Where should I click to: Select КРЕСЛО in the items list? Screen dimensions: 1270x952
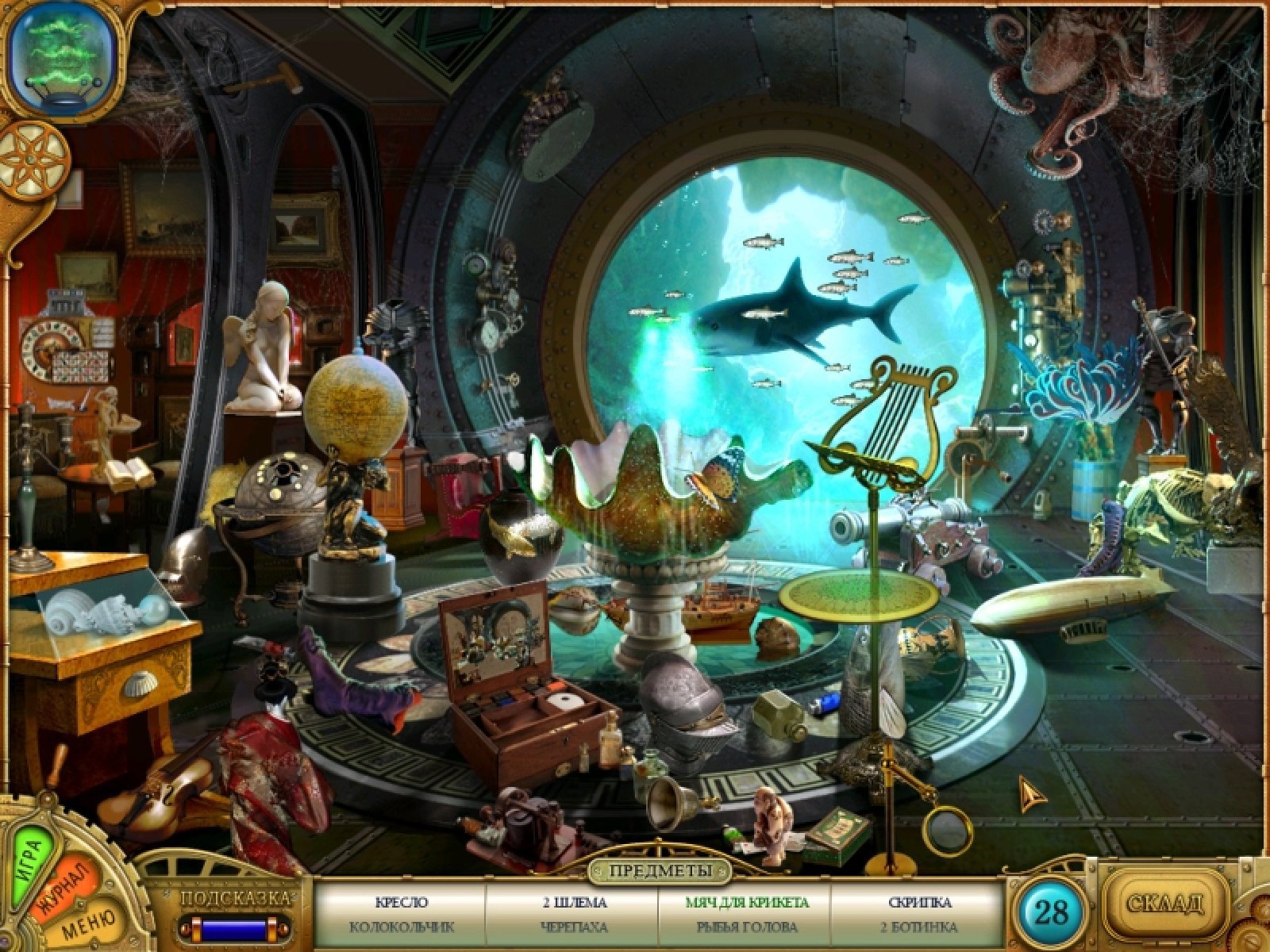401,902
